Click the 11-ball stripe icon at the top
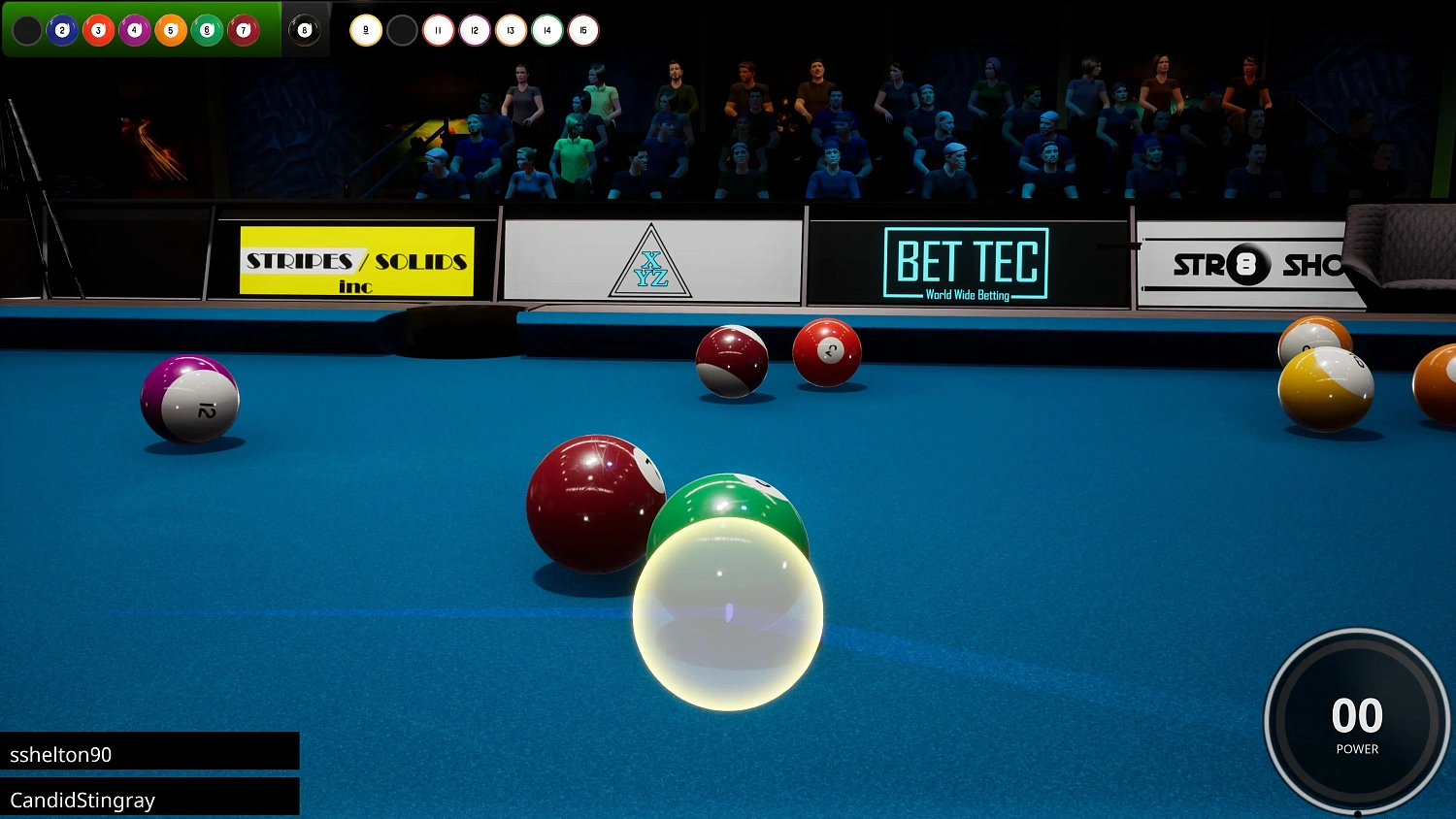Image resolution: width=1456 pixels, height=819 pixels. [x=438, y=30]
